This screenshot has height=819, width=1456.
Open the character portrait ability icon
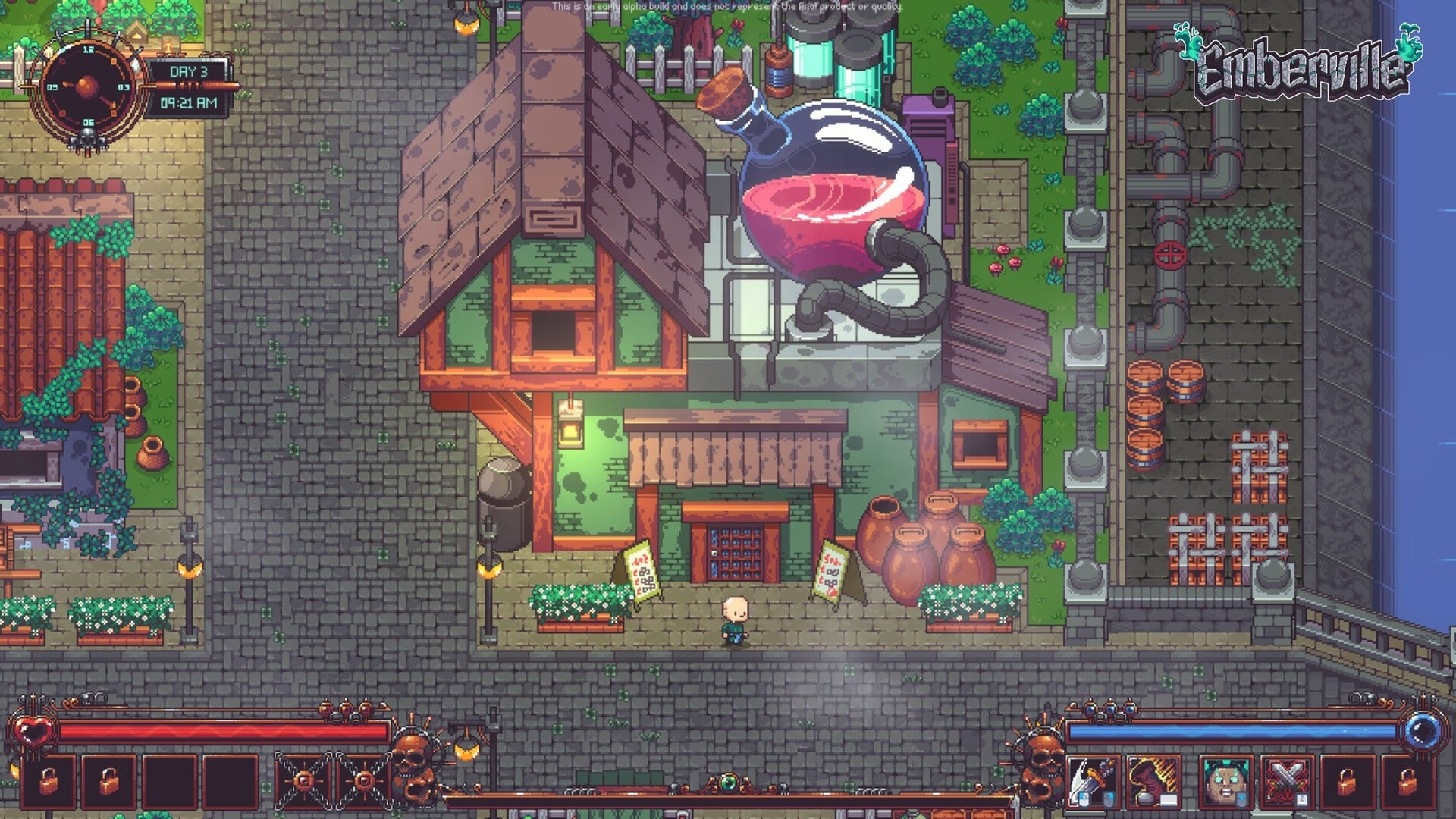point(1225,783)
